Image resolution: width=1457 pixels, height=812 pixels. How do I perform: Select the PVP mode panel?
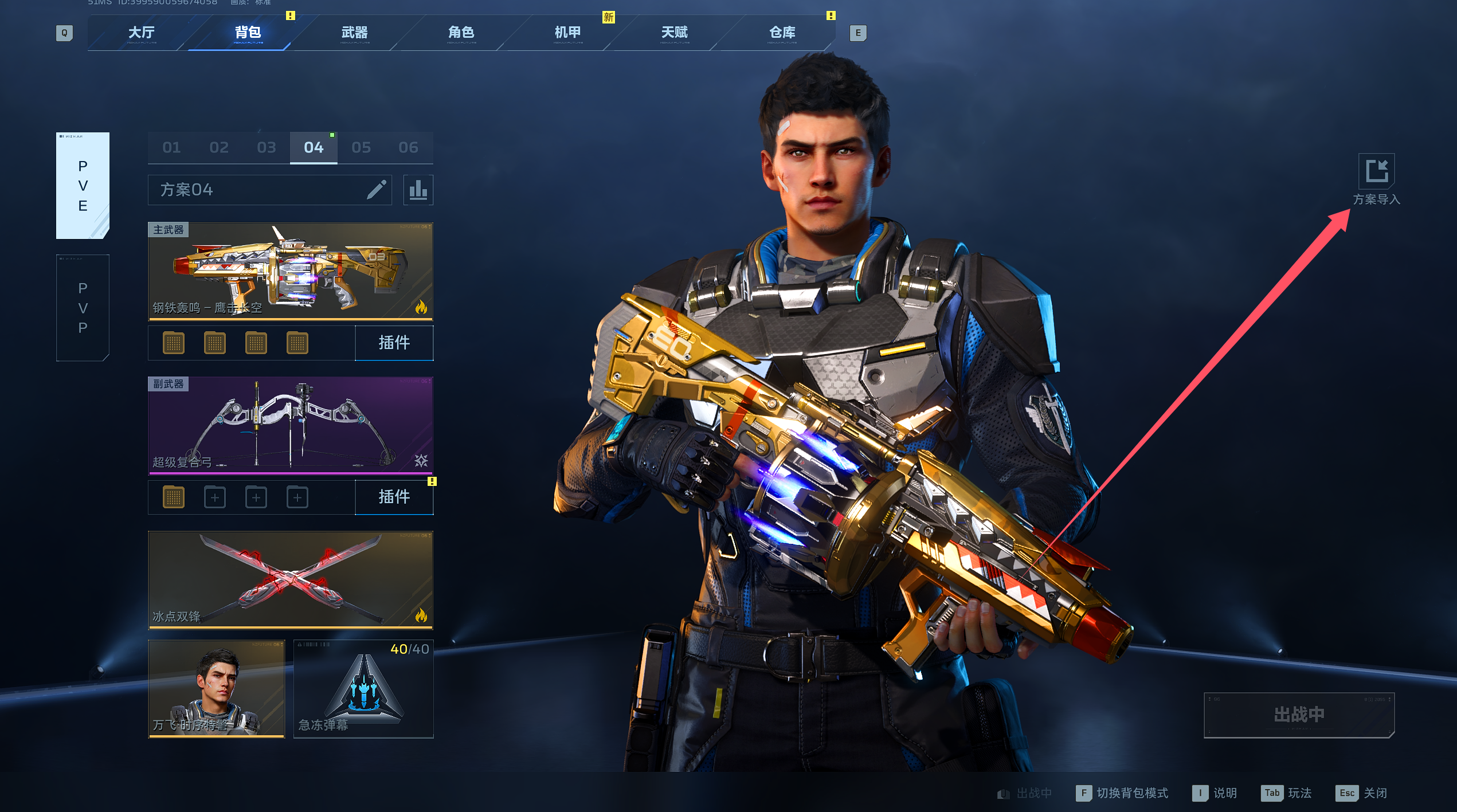click(83, 308)
